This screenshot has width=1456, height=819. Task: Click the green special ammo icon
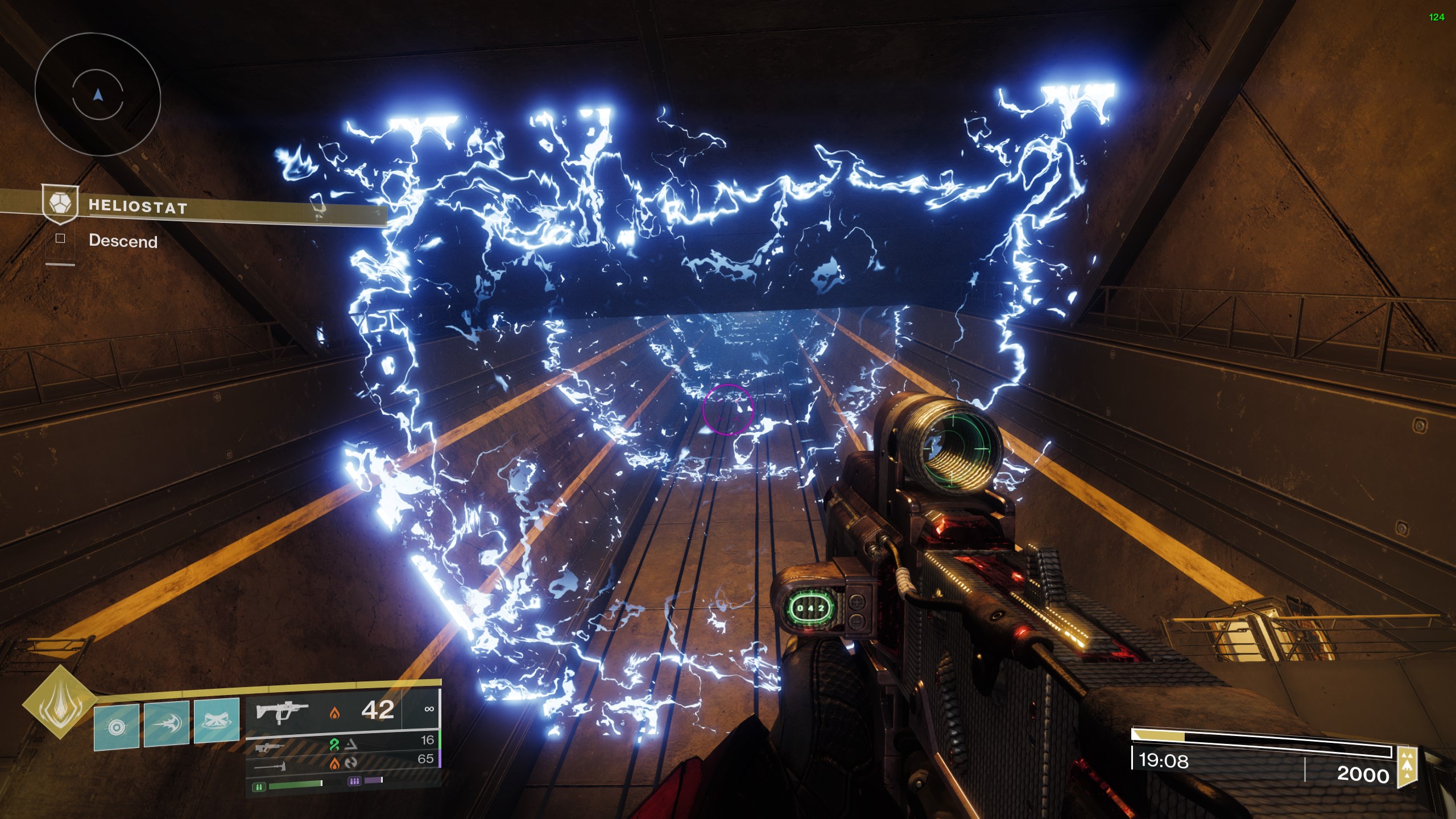(x=259, y=787)
